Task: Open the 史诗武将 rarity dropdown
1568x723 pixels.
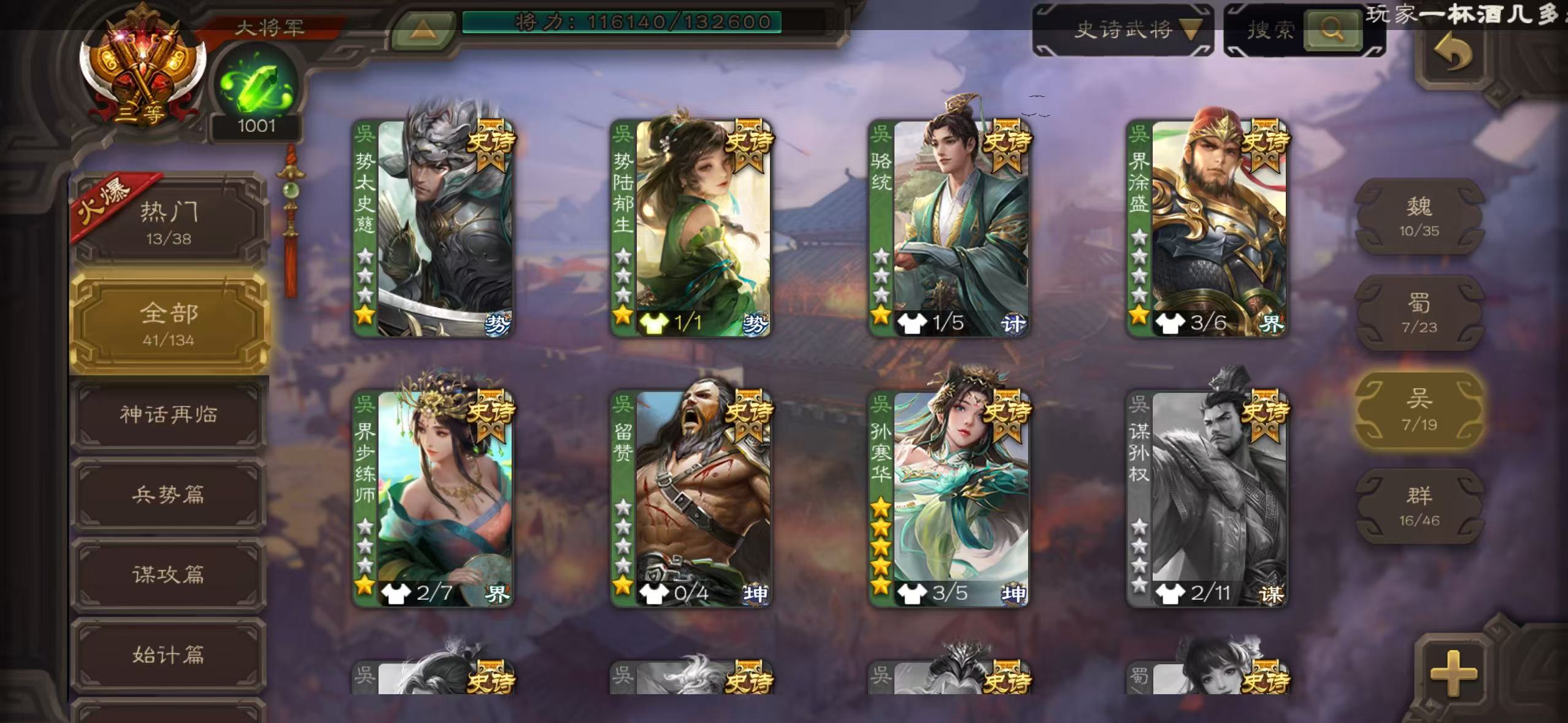Action: pos(1123,29)
